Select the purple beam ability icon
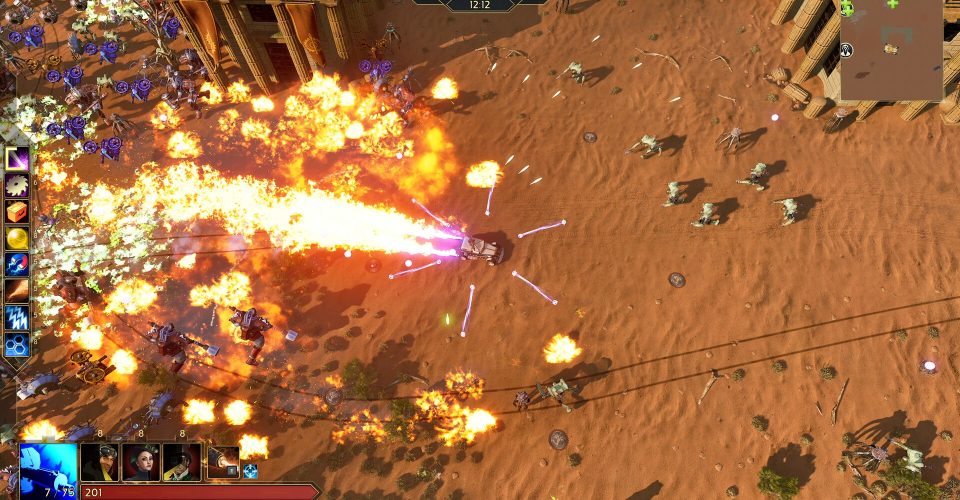 tap(17, 159)
